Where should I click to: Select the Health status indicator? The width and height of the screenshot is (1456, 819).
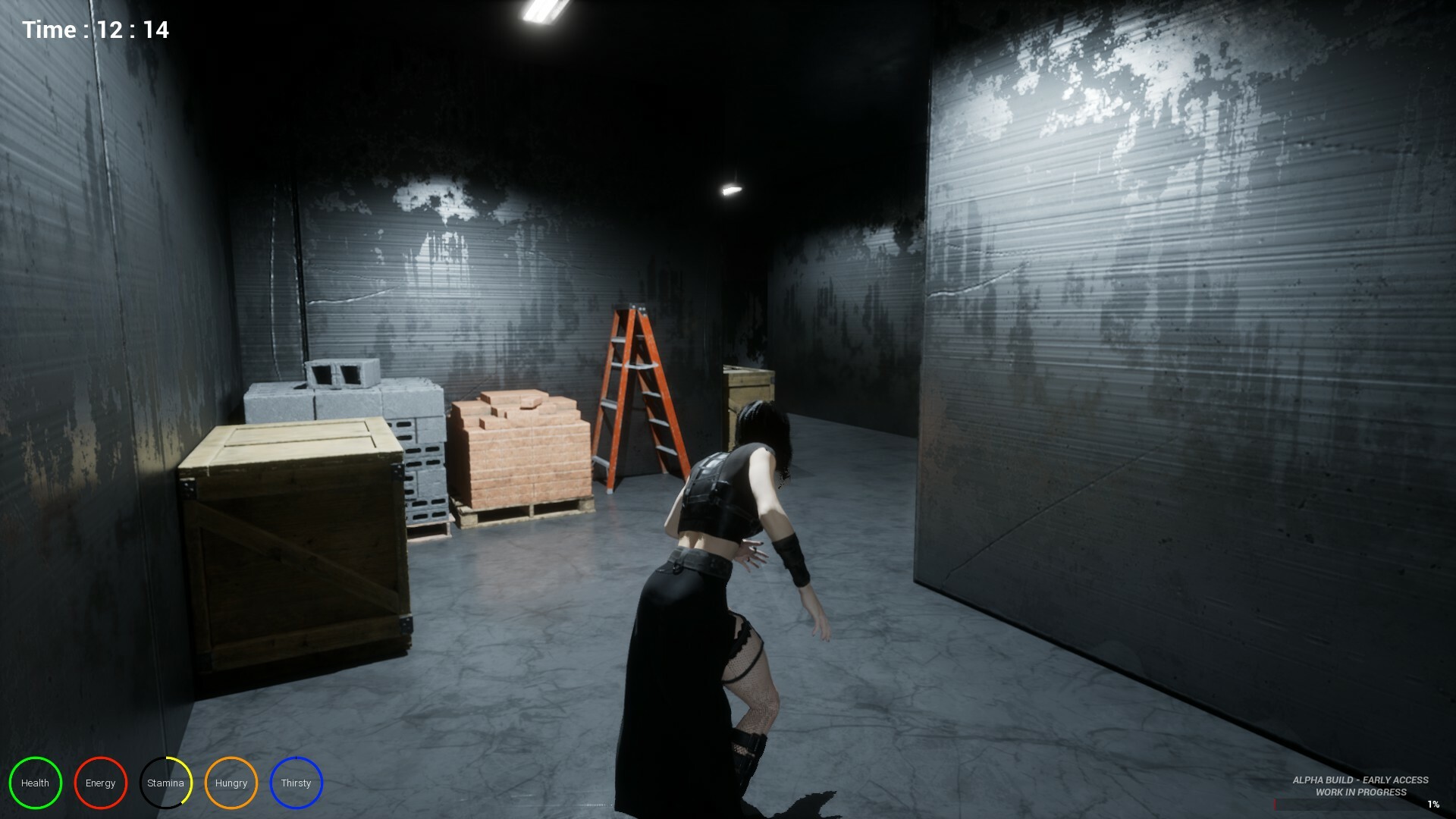click(x=35, y=783)
